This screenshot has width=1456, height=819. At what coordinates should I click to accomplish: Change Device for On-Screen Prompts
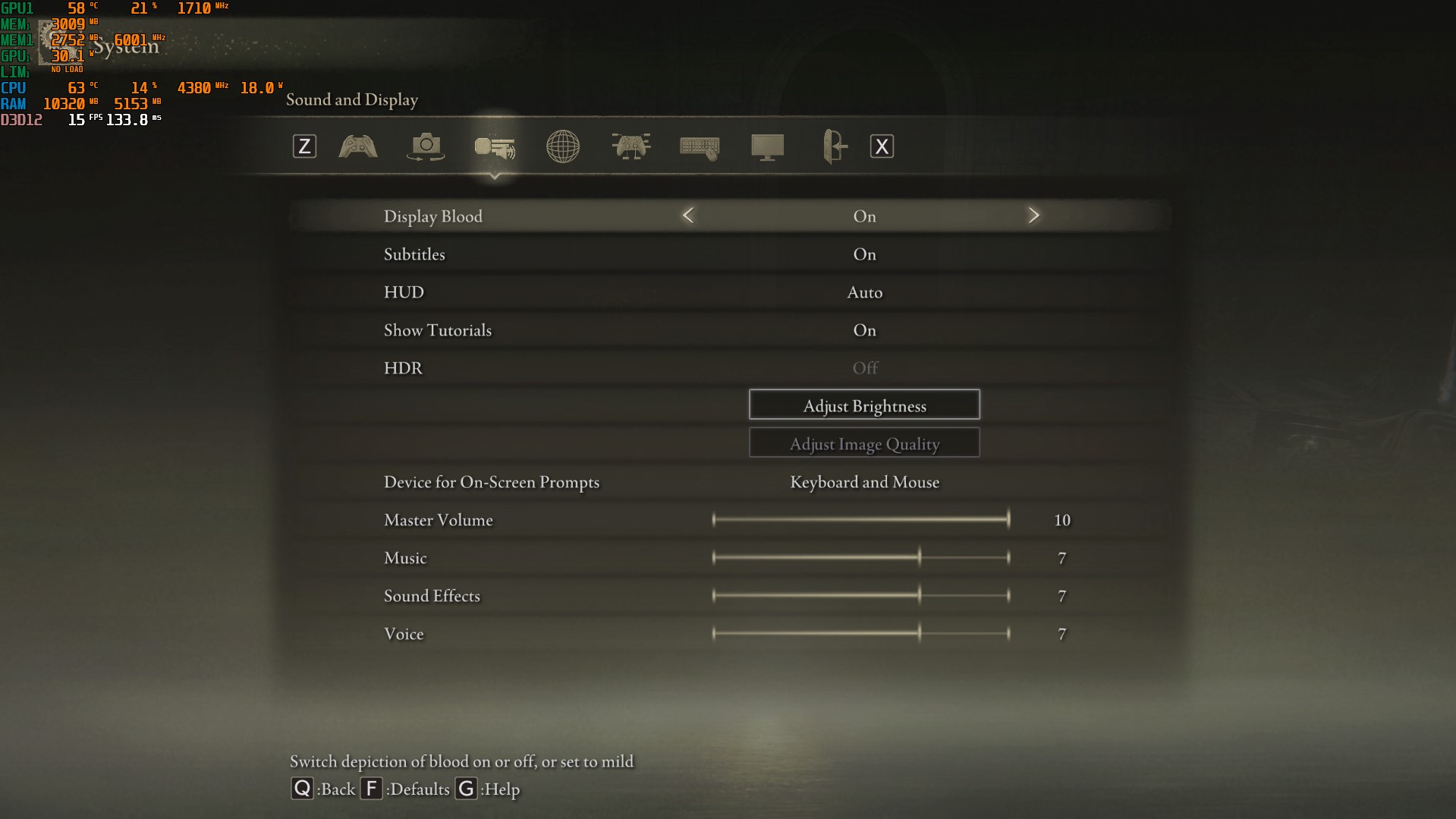click(864, 482)
